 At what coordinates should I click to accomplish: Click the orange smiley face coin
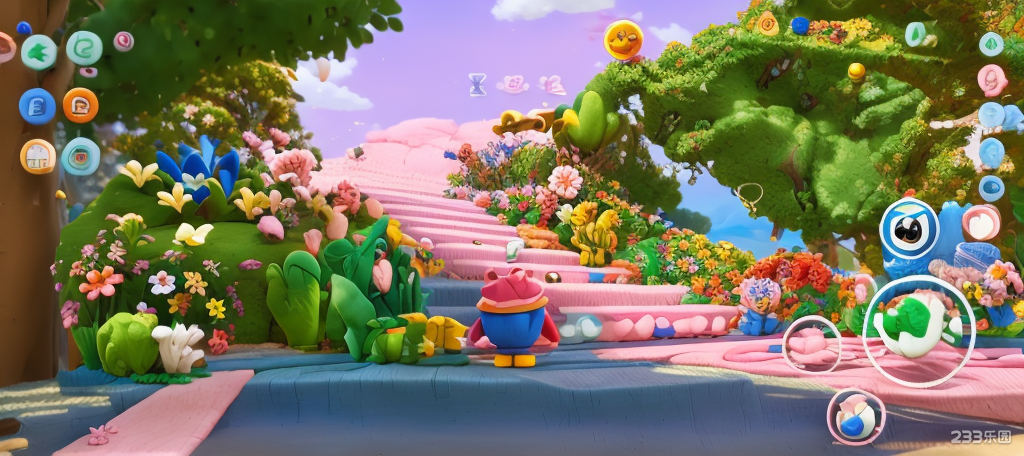coord(622,40)
